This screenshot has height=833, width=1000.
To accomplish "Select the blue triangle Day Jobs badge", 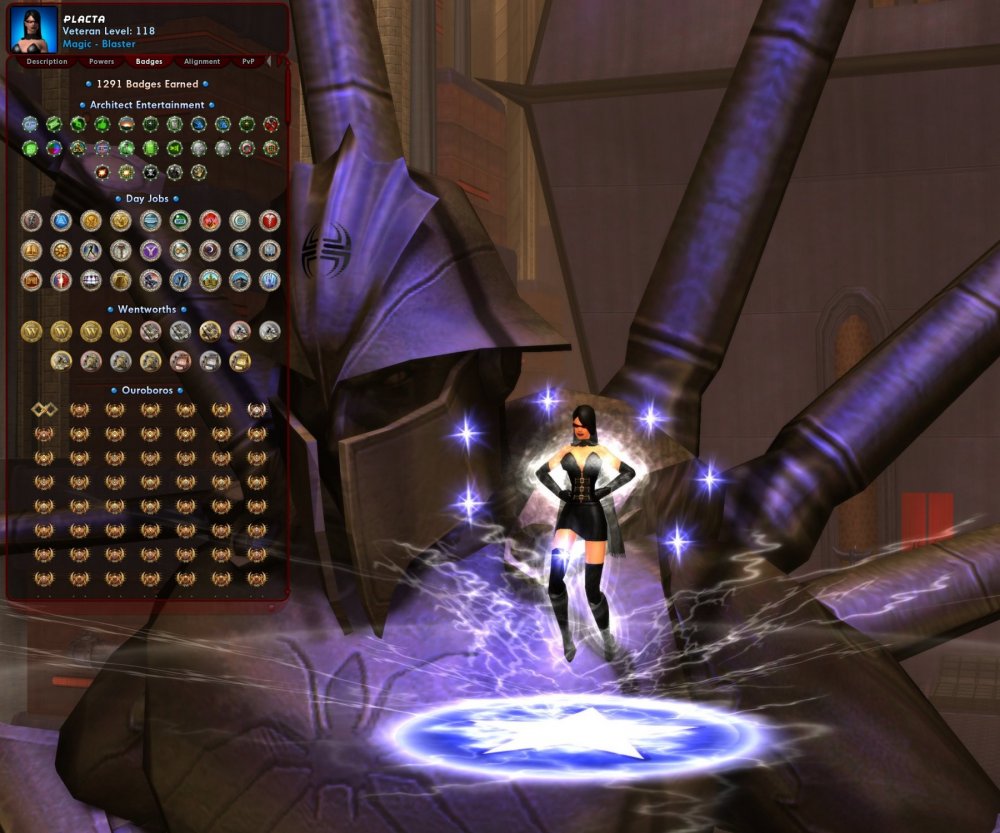I will point(61,221).
